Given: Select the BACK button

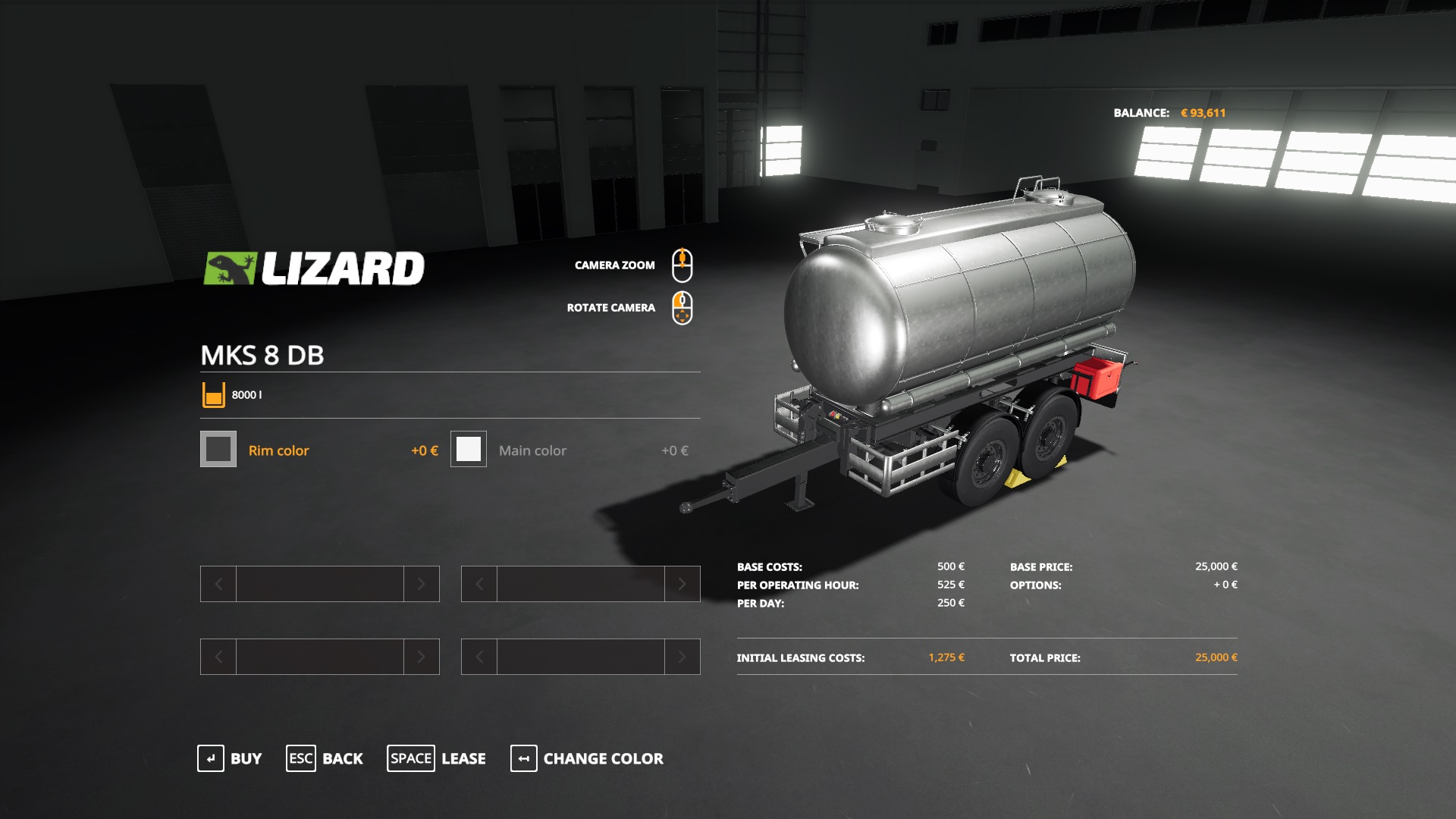Looking at the screenshot, I should [x=343, y=758].
